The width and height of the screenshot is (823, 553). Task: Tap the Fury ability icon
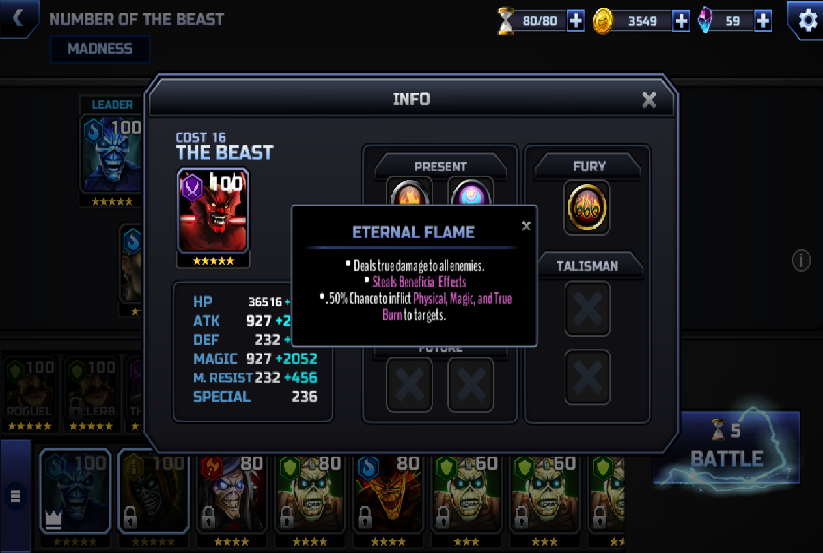(x=588, y=207)
